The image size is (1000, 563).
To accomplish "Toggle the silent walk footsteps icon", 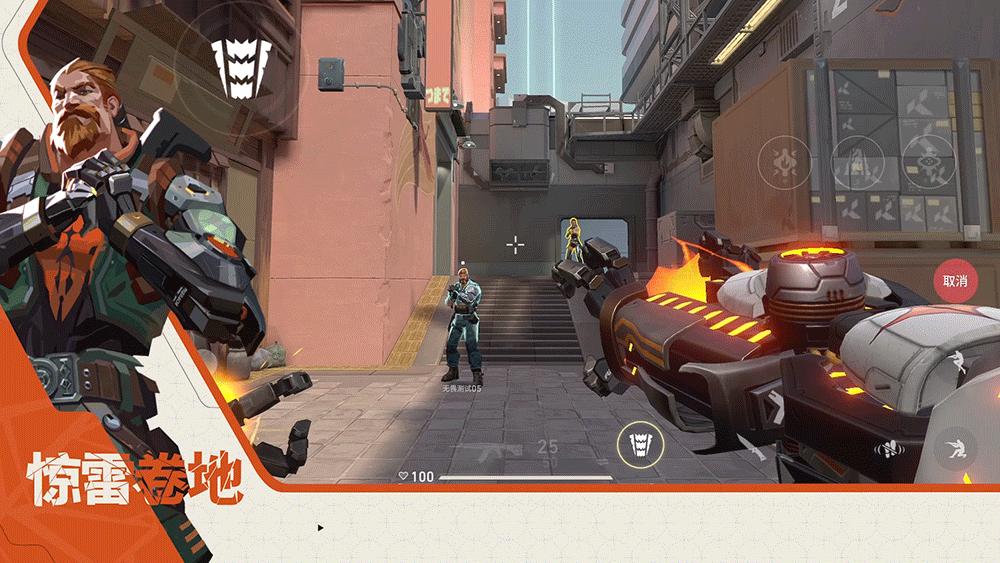I will pos(886,449).
